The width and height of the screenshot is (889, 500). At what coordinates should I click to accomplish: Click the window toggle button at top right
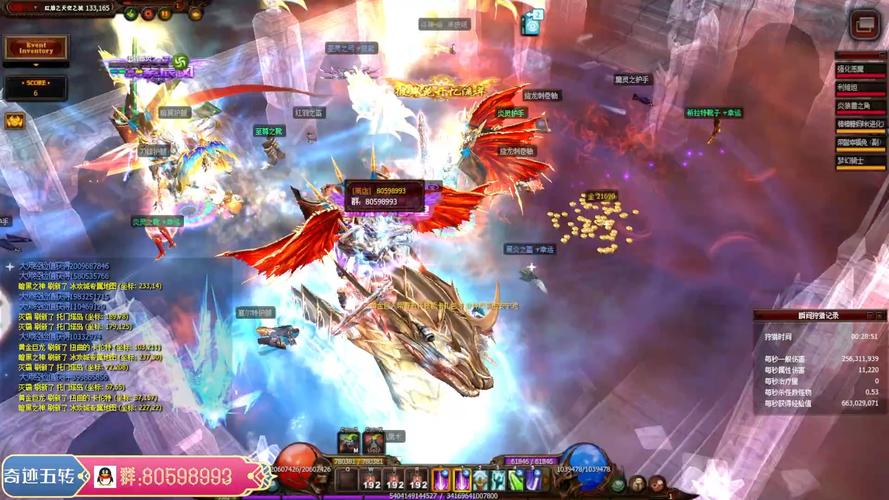point(863,25)
